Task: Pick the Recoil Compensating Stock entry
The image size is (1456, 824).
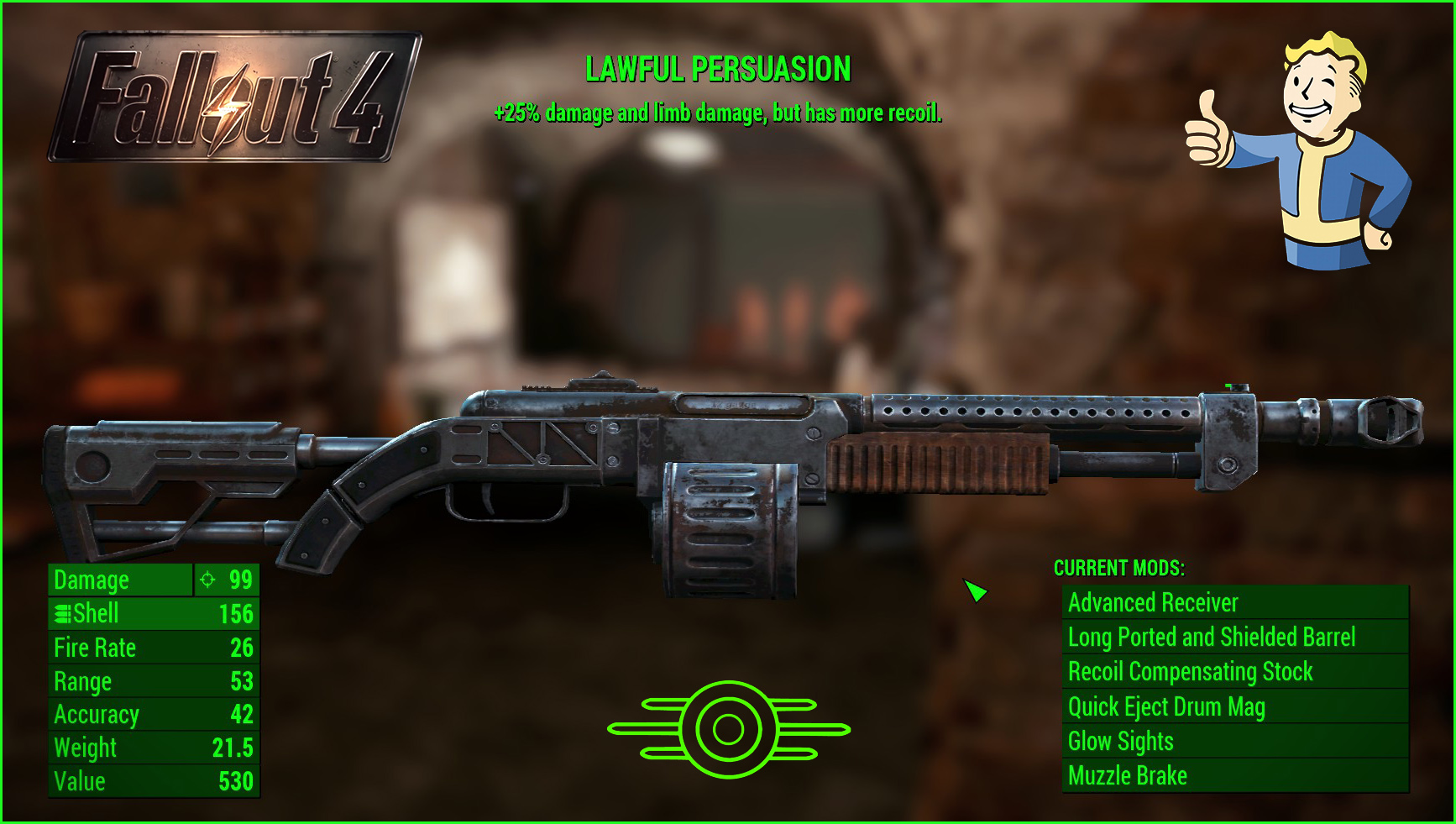Action: pos(1234,672)
